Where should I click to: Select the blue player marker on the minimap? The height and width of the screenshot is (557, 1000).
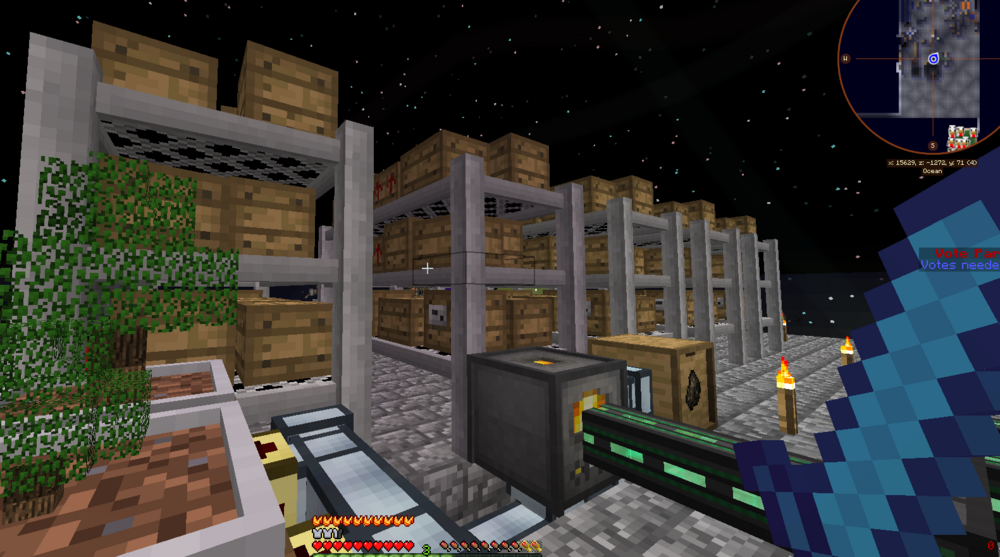coord(933,59)
